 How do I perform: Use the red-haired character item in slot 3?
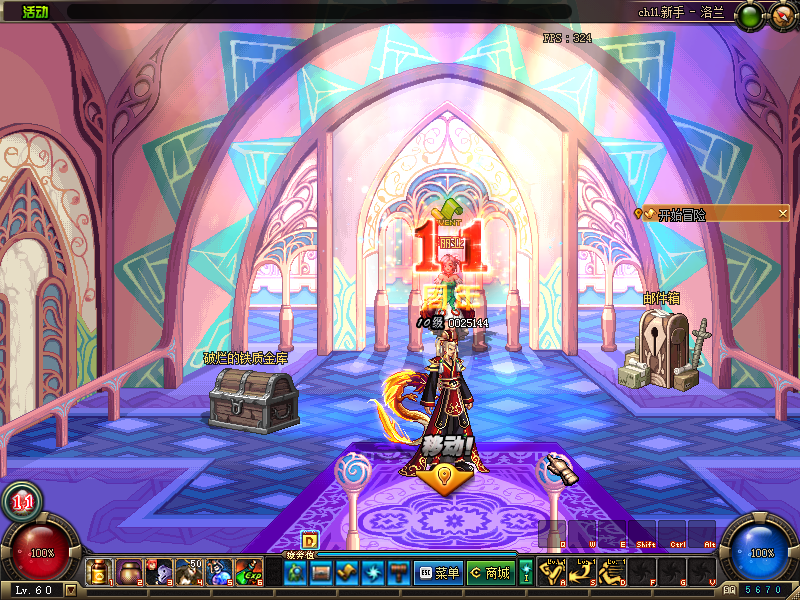(x=158, y=572)
